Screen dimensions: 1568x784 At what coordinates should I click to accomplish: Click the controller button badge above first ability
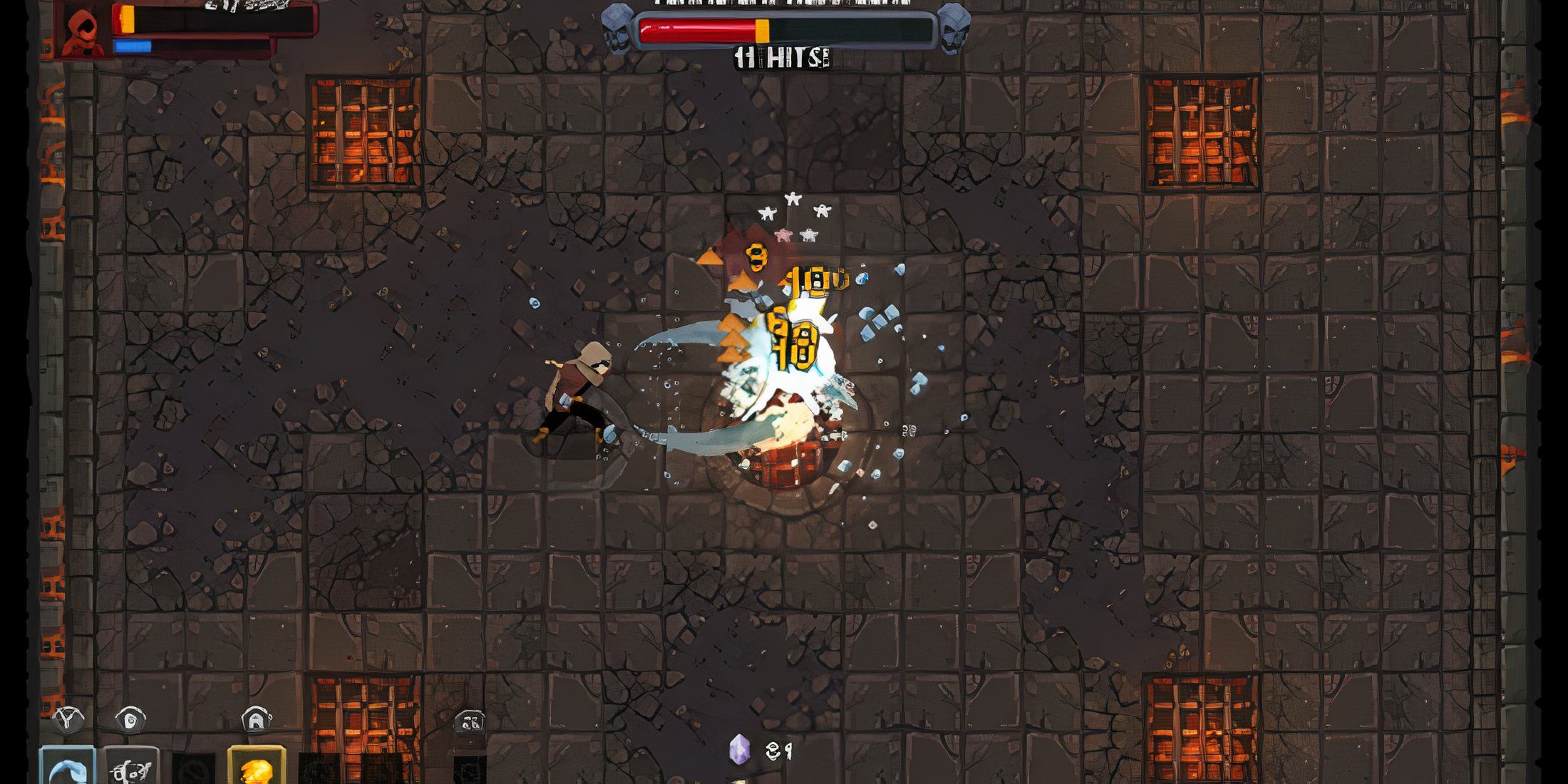(x=68, y=720)
